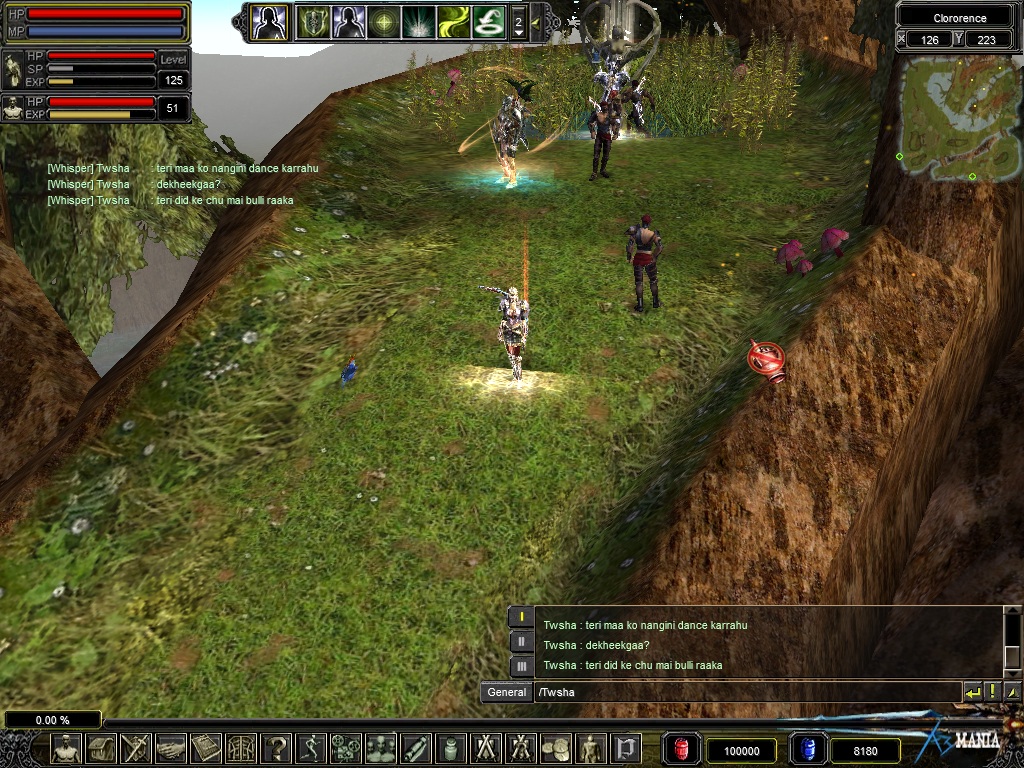Open the character figure icon in bottom toolbar
This screenshot has width=1024, height=768.
(66, 748)
